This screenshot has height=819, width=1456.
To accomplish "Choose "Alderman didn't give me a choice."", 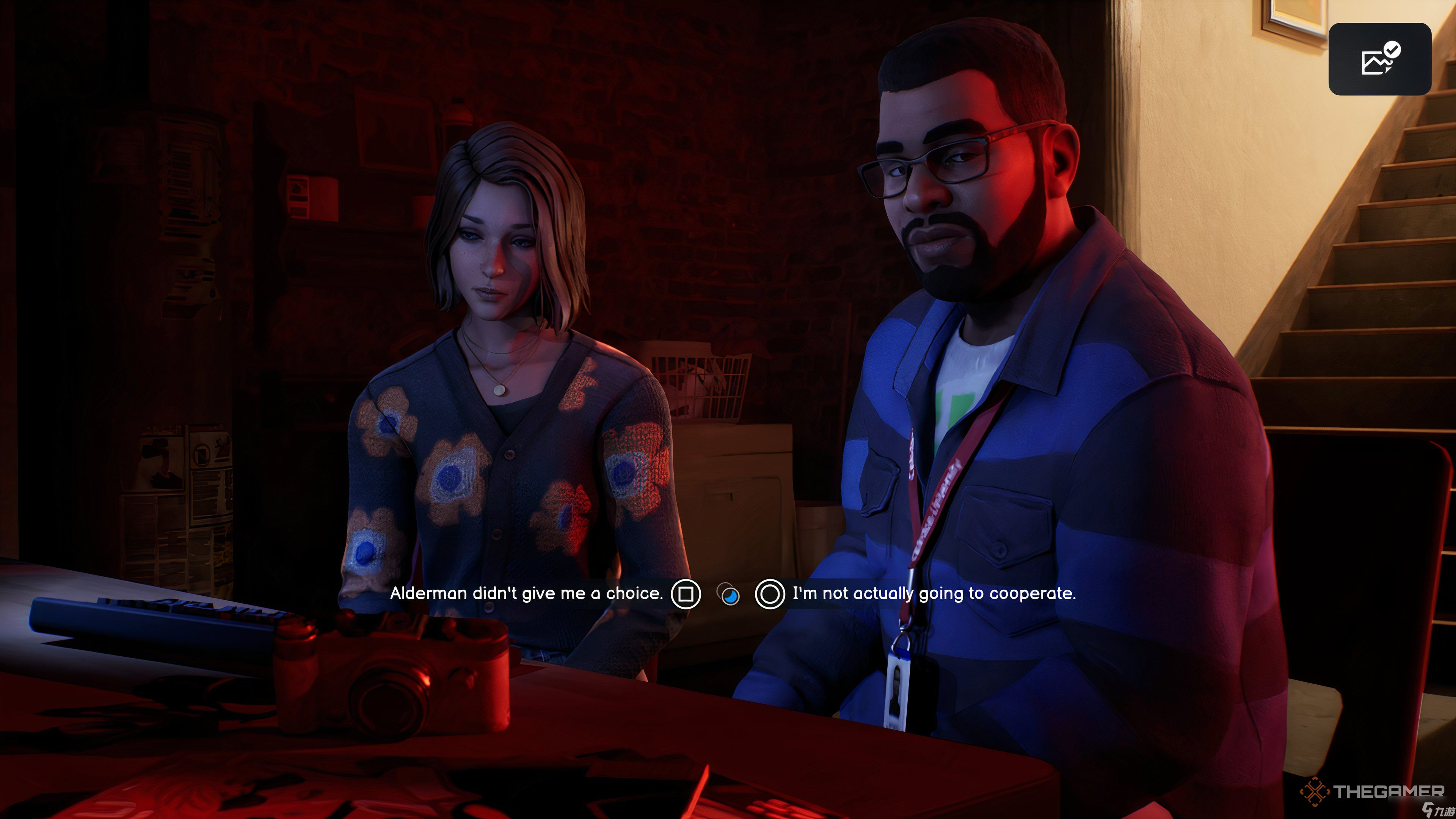I will tap(526, 593).
